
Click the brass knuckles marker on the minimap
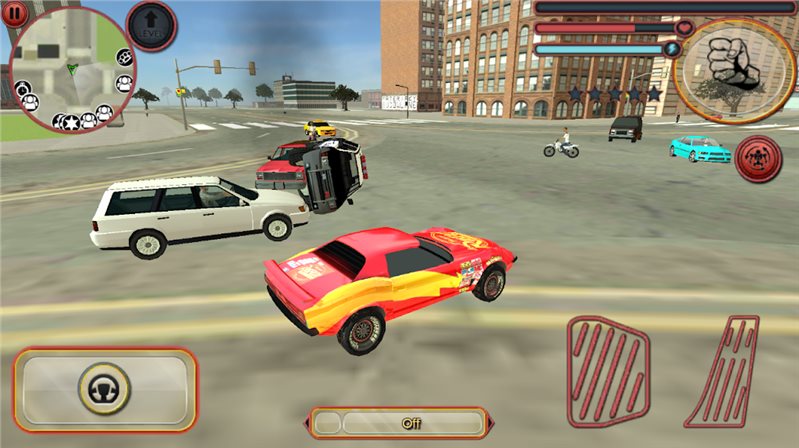(x=126, y=57)
